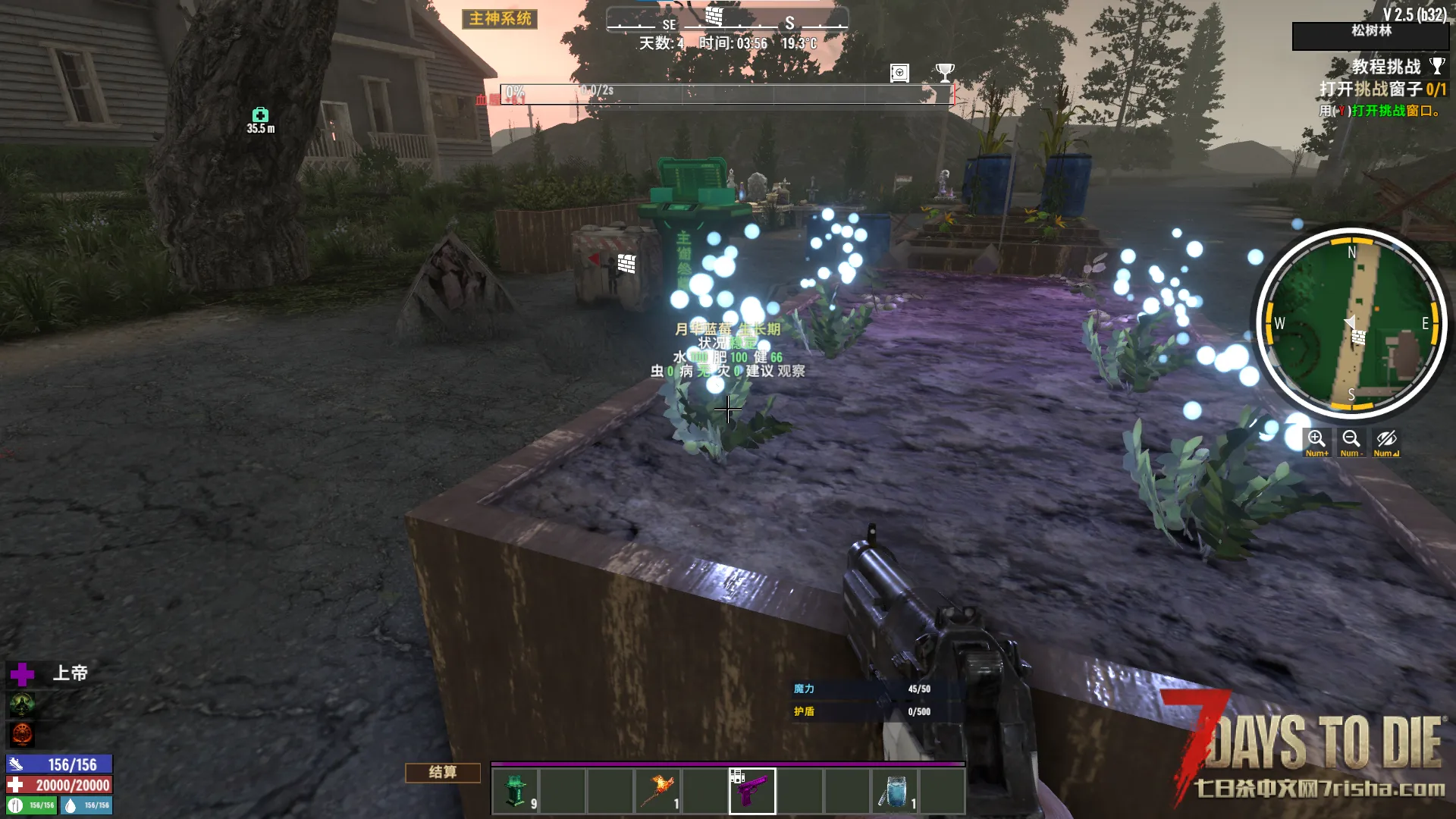Zoom in the minimap
Viewport: 1456px width, 819px height.
tap(1316, 441)
